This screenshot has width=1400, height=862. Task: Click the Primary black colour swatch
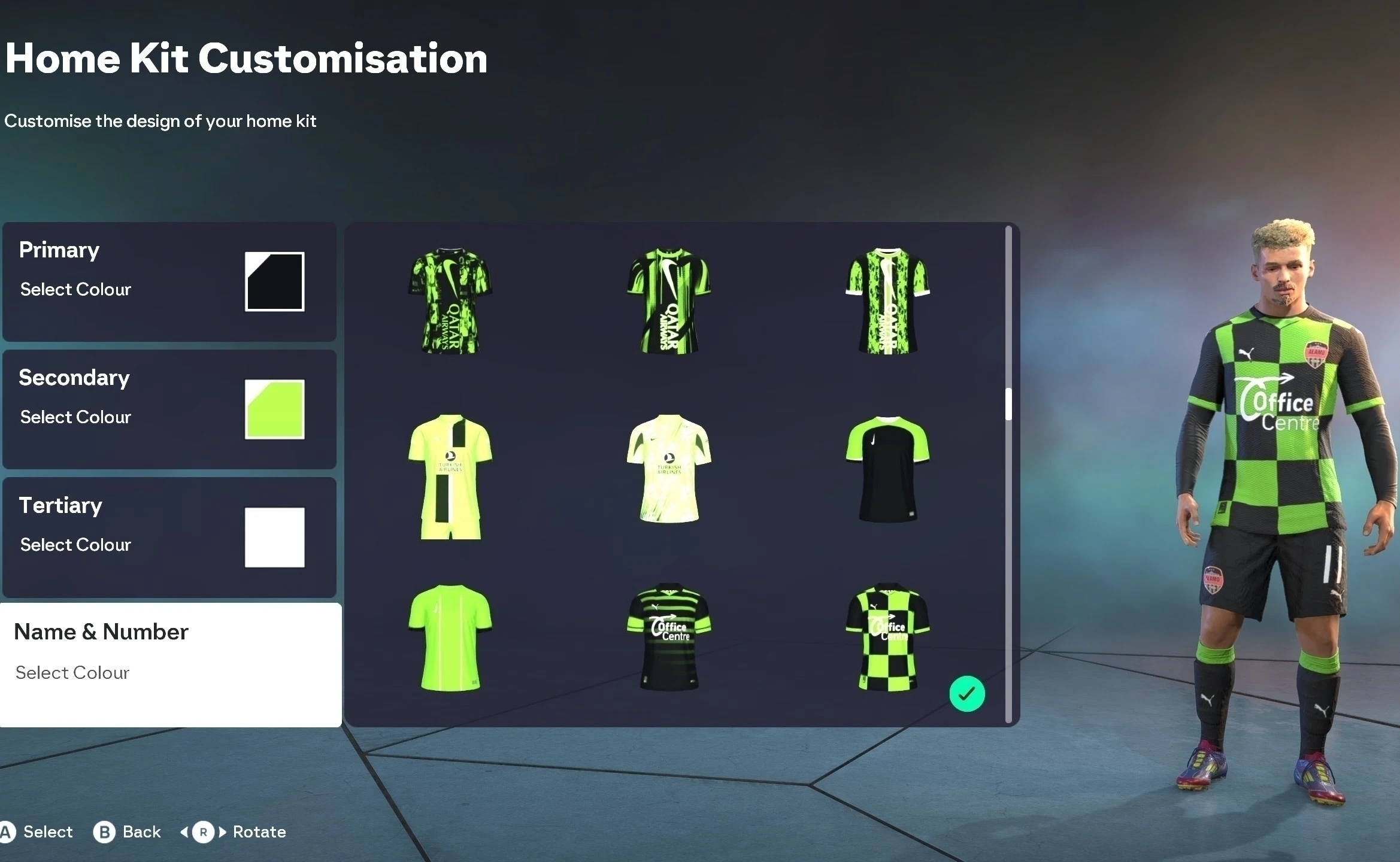pos(274,281)
